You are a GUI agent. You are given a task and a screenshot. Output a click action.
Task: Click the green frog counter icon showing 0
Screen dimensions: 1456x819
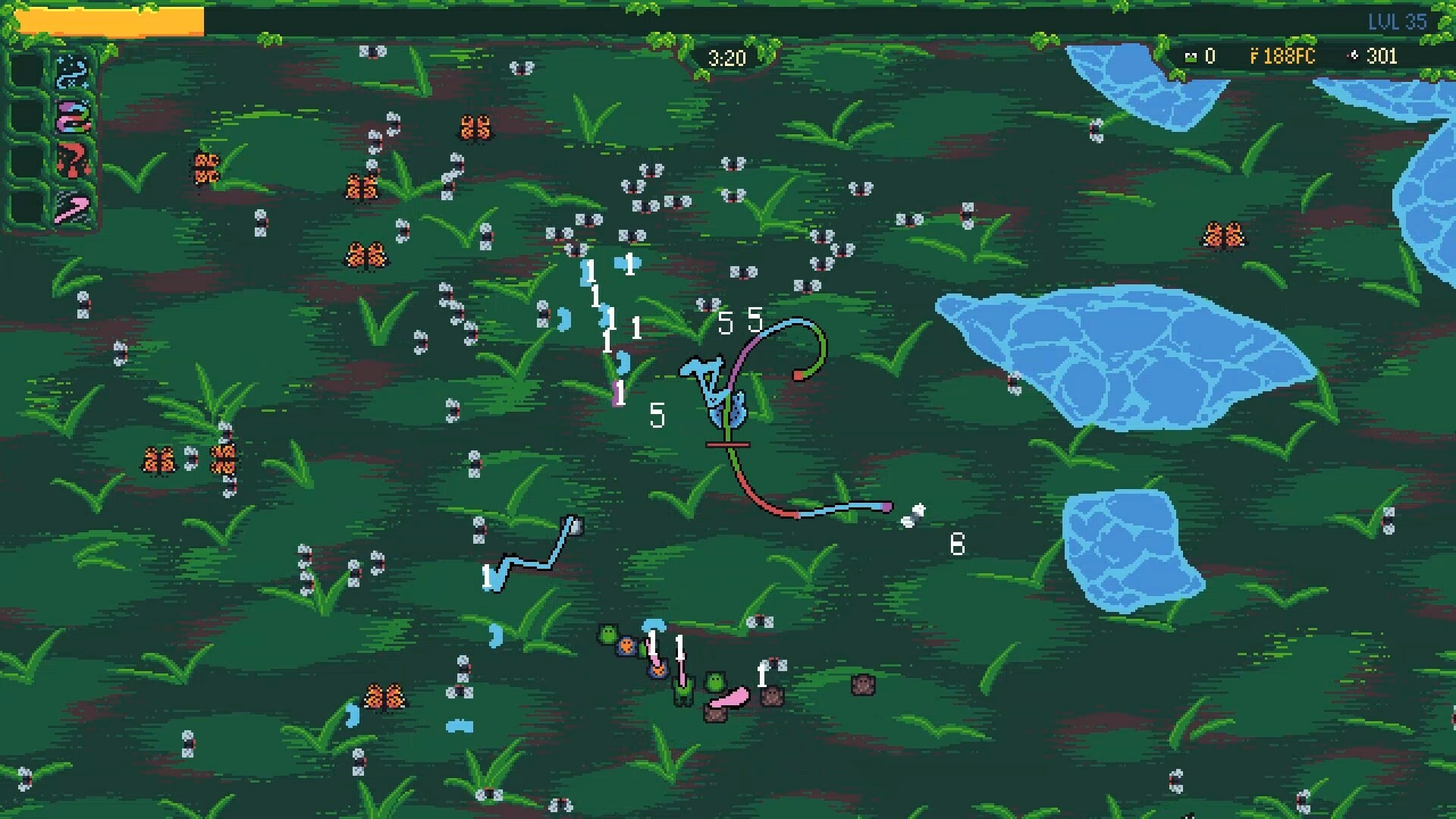(x=1191, y=56)
